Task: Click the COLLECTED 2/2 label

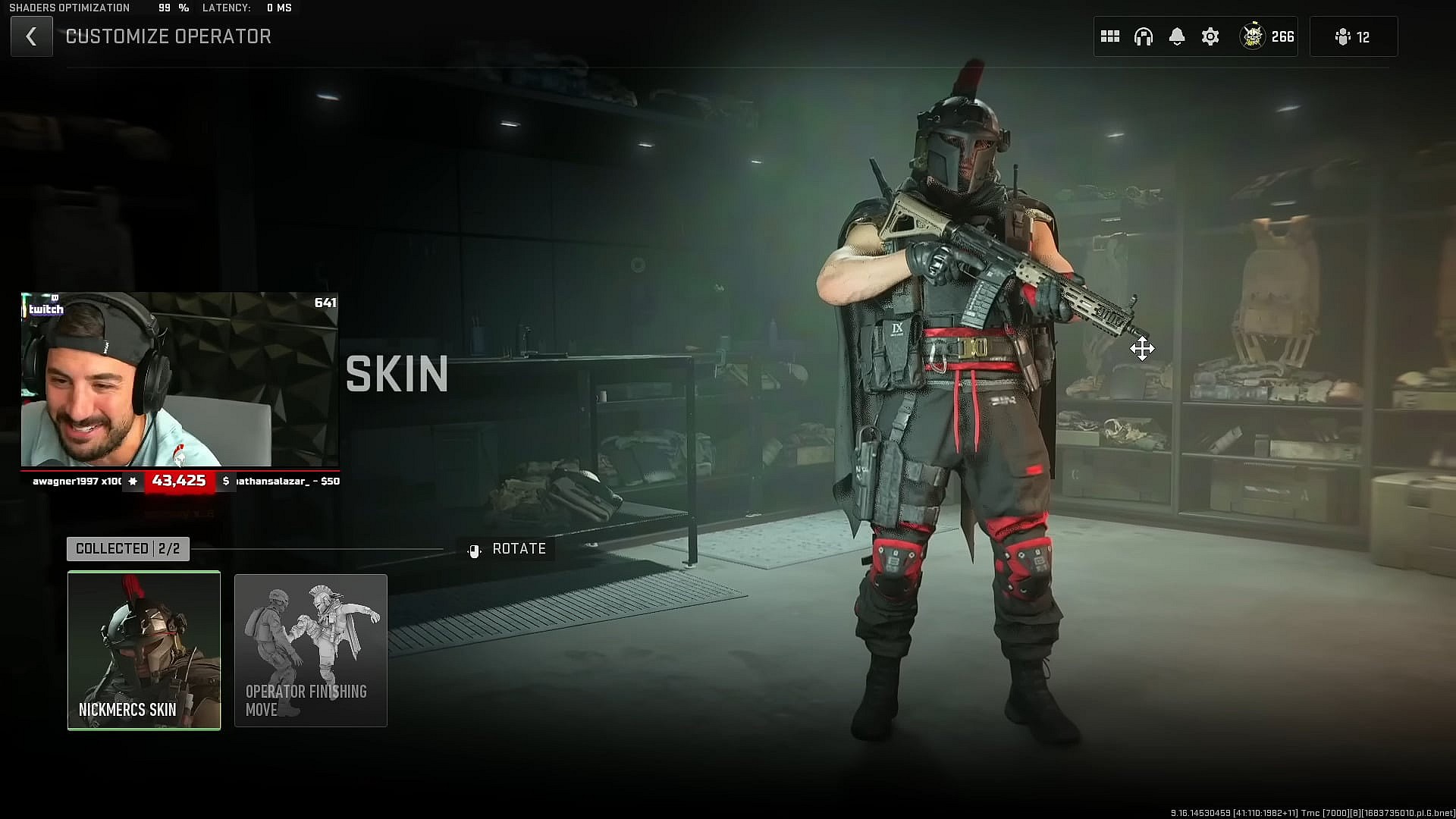Action: 127,548
